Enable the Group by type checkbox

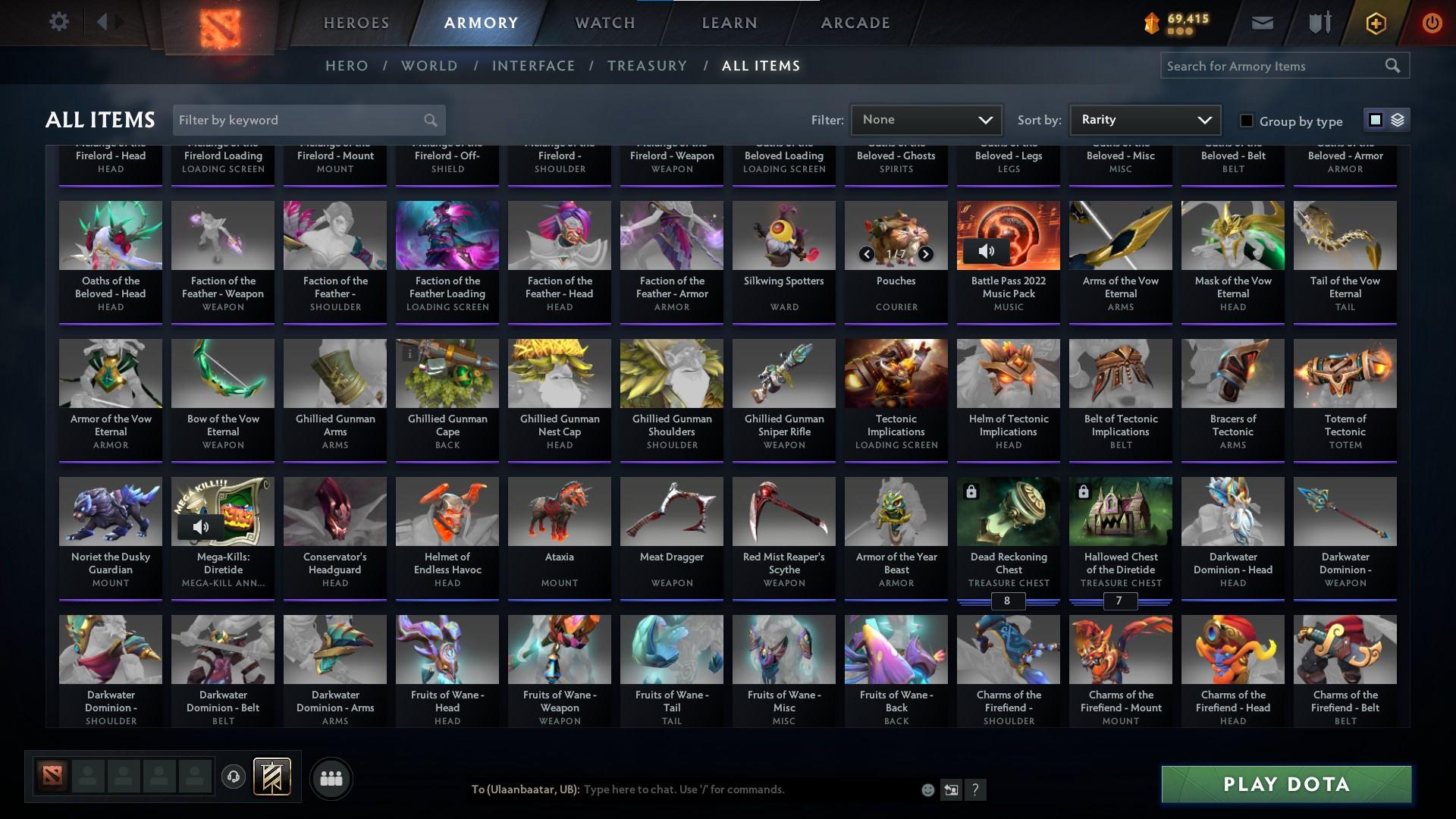pyautogui.click(x=1246, y=121)
